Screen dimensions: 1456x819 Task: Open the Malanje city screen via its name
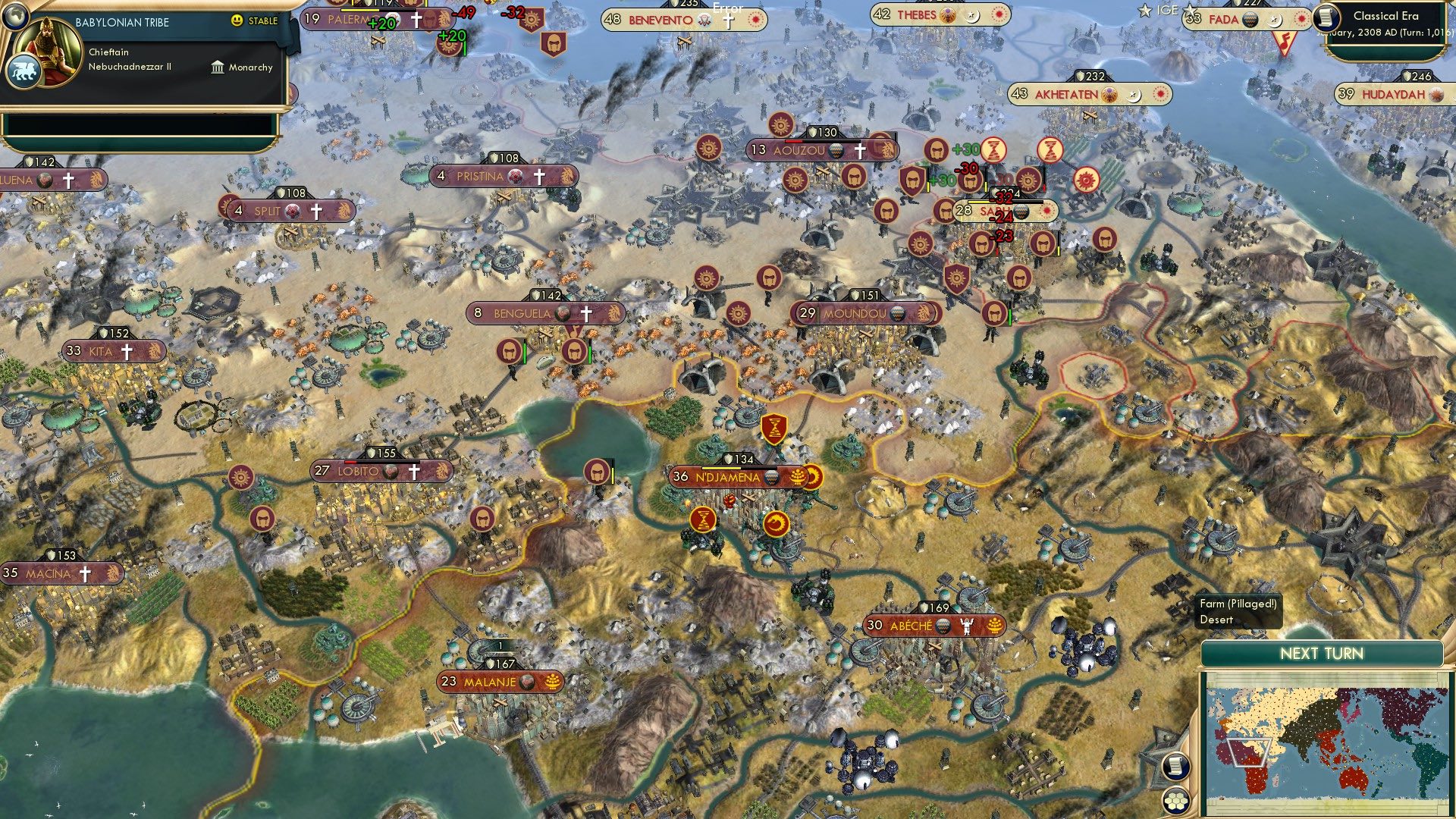(489, 682)
